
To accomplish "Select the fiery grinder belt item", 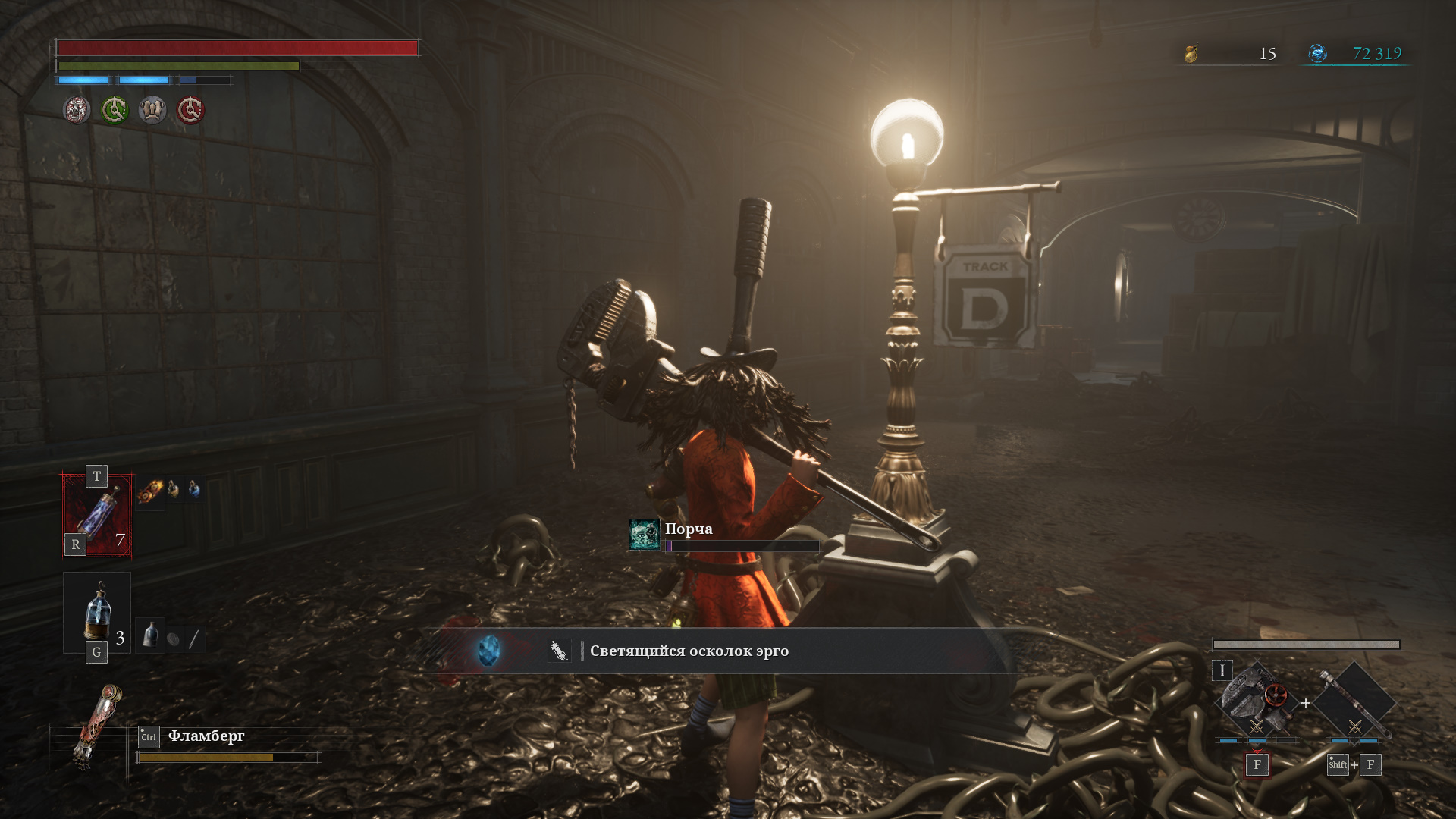I will click(x=150, y=491).
